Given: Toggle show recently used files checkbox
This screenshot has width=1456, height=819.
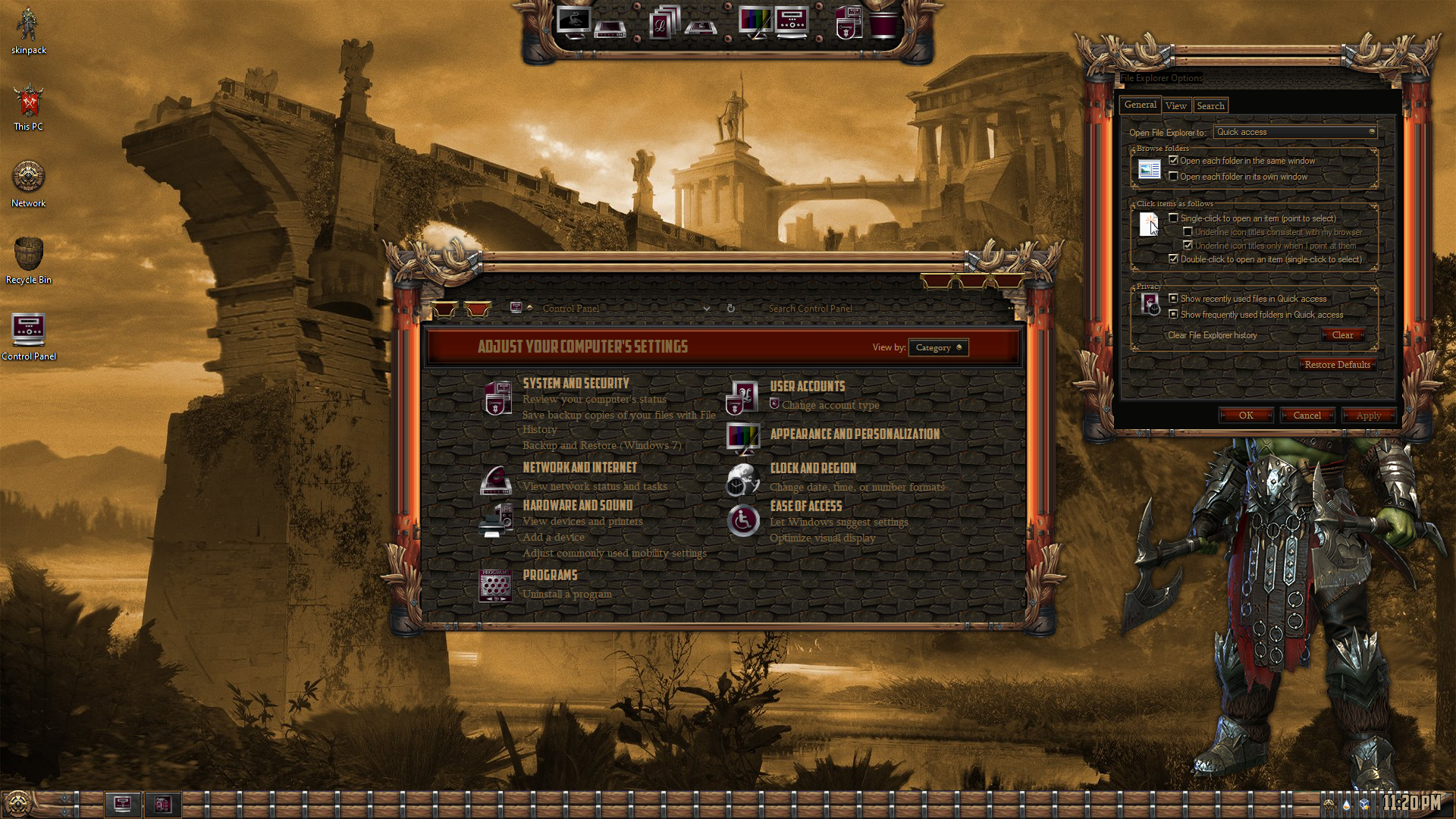Looking at the screenshot, I should (1174, 299).
